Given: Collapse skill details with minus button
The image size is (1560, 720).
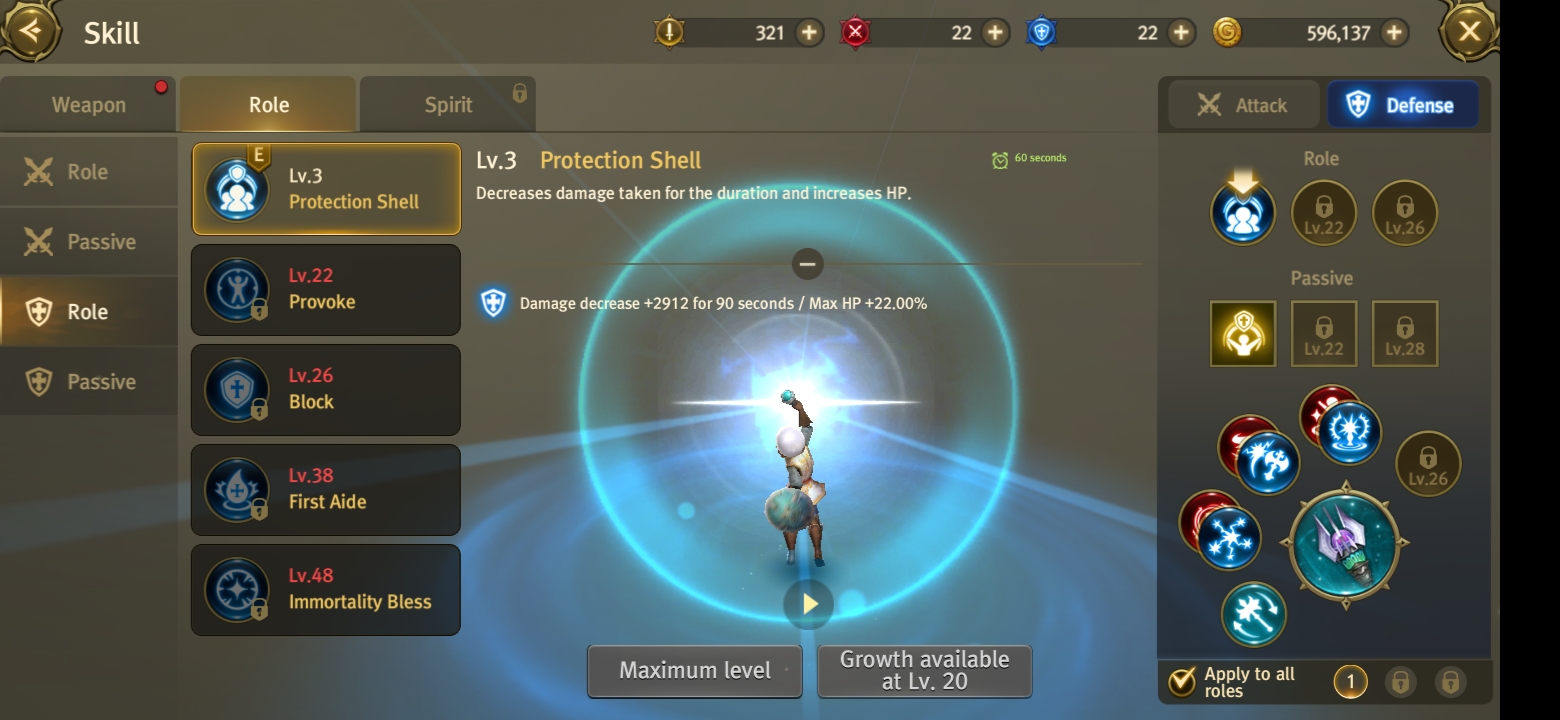Looking at the screenshot, I should click(x=808, y=264).
